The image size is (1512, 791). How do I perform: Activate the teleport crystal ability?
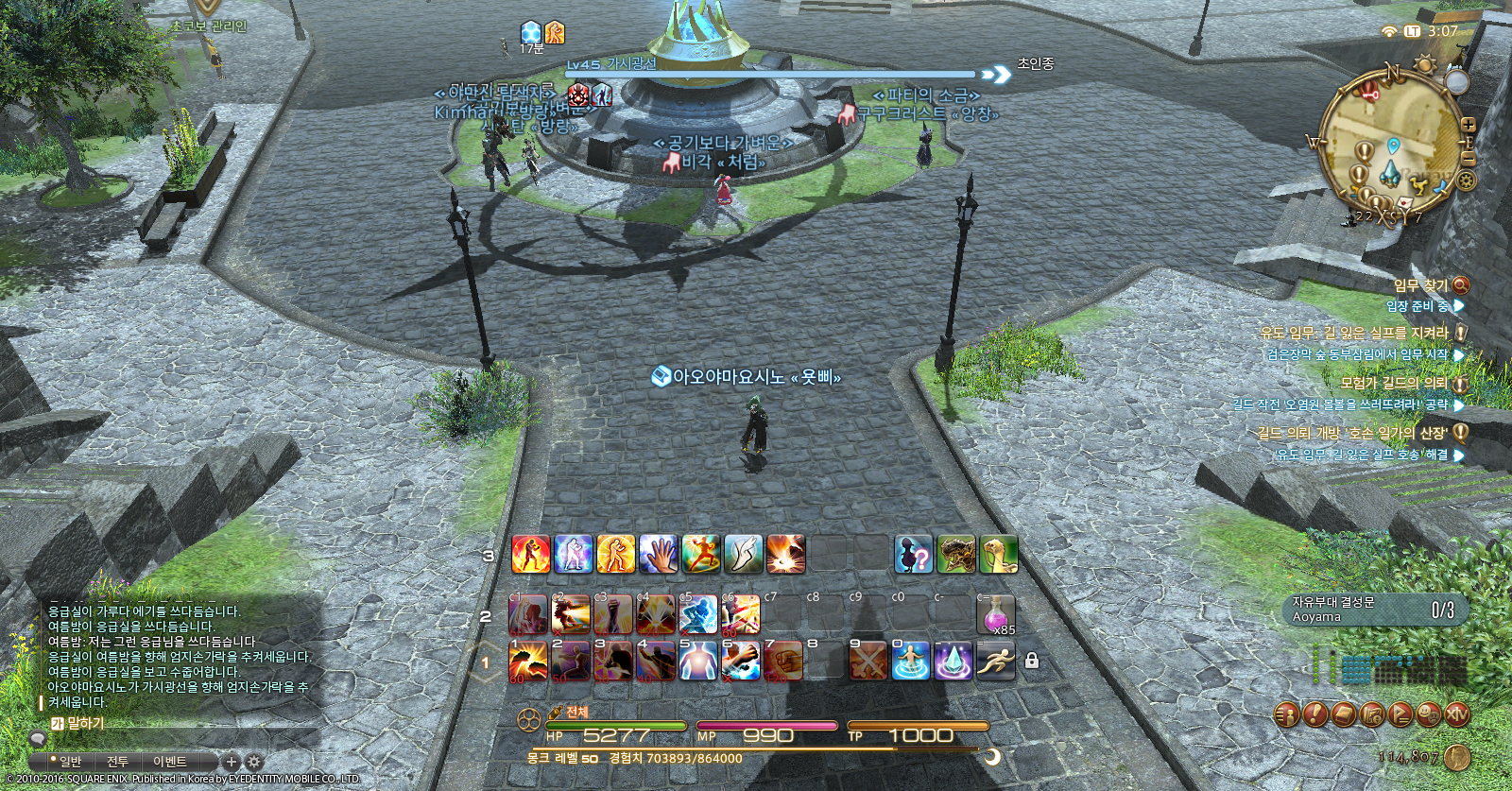(x=954, y=662)
